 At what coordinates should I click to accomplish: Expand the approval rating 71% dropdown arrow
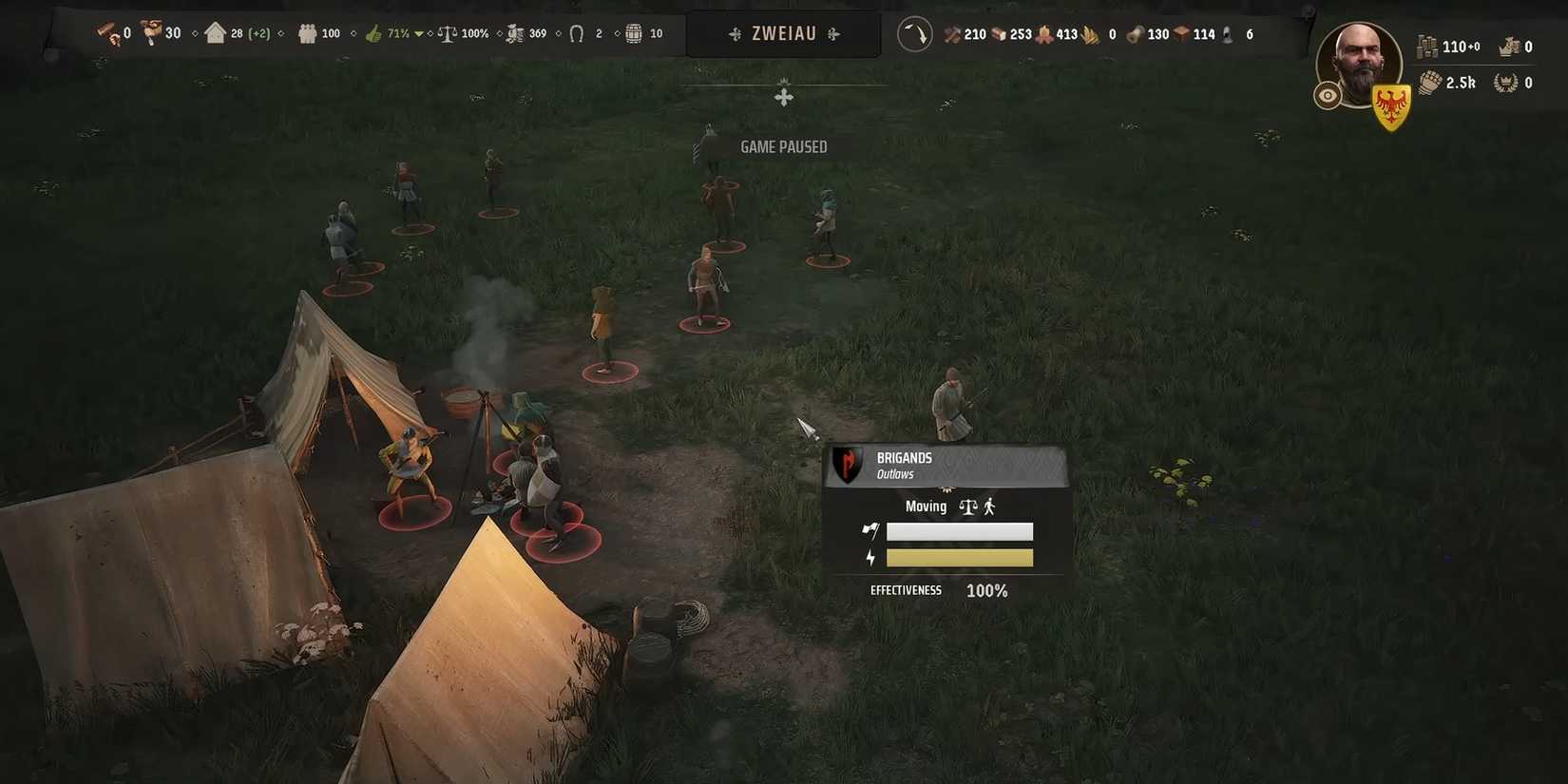418,33
